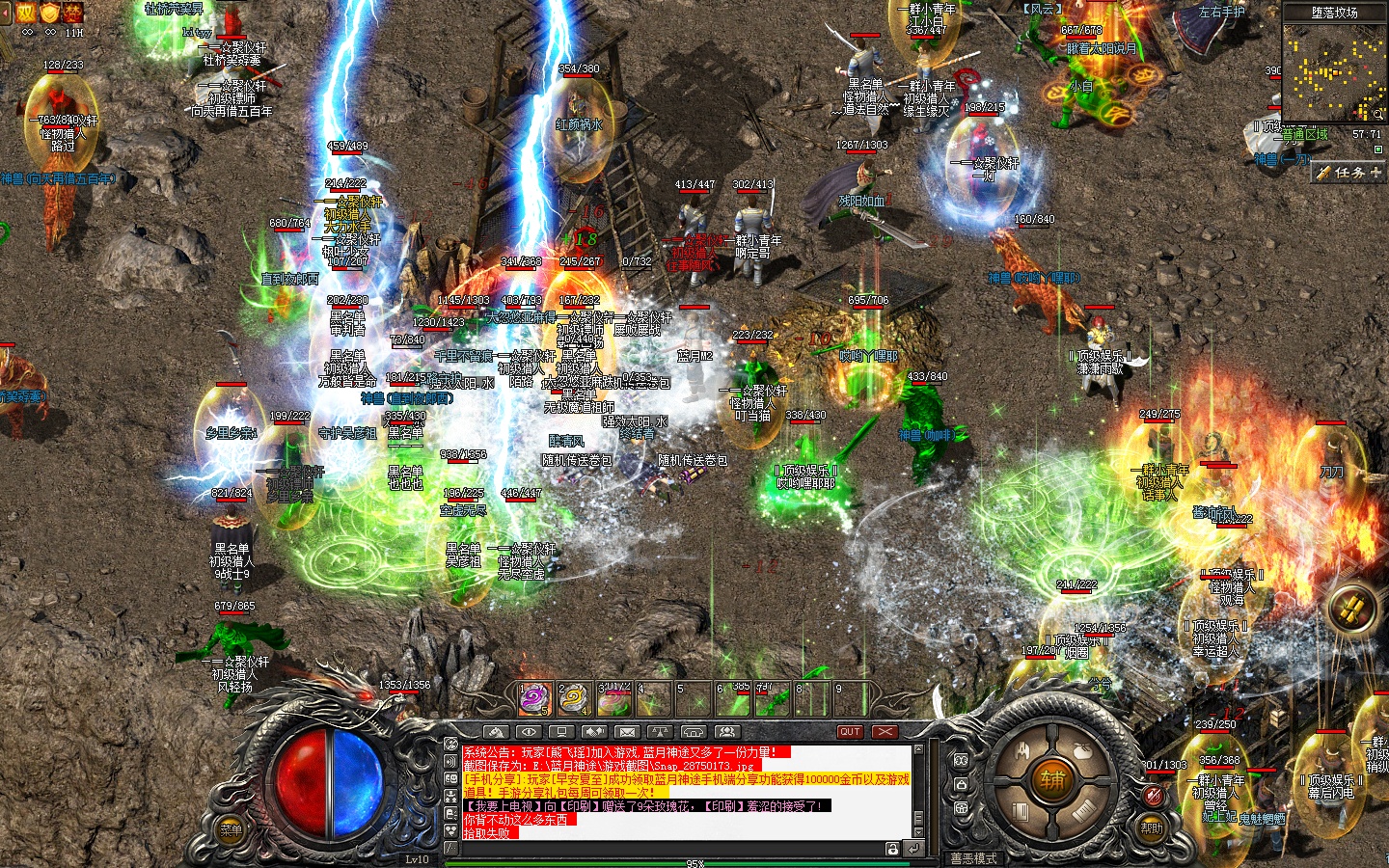Open the mail envelope icon

(x=626, y=732)
